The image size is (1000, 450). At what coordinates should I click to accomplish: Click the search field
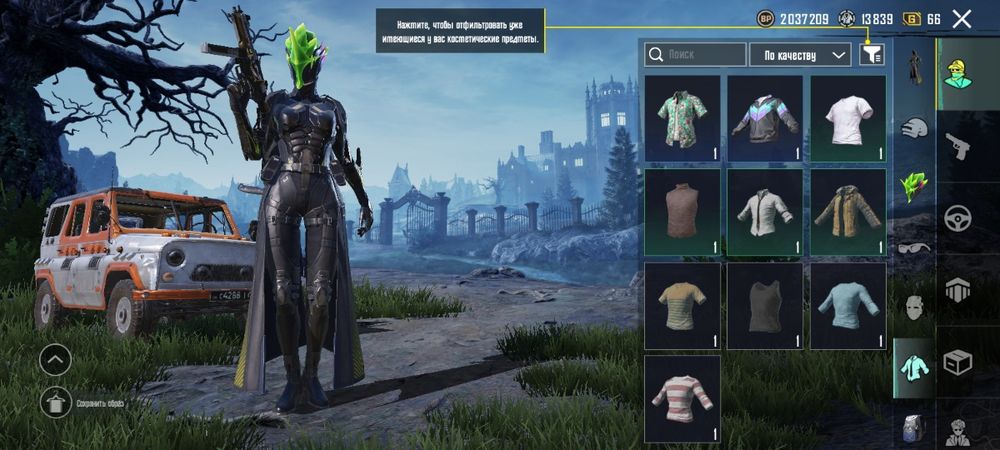coord(695,54)
